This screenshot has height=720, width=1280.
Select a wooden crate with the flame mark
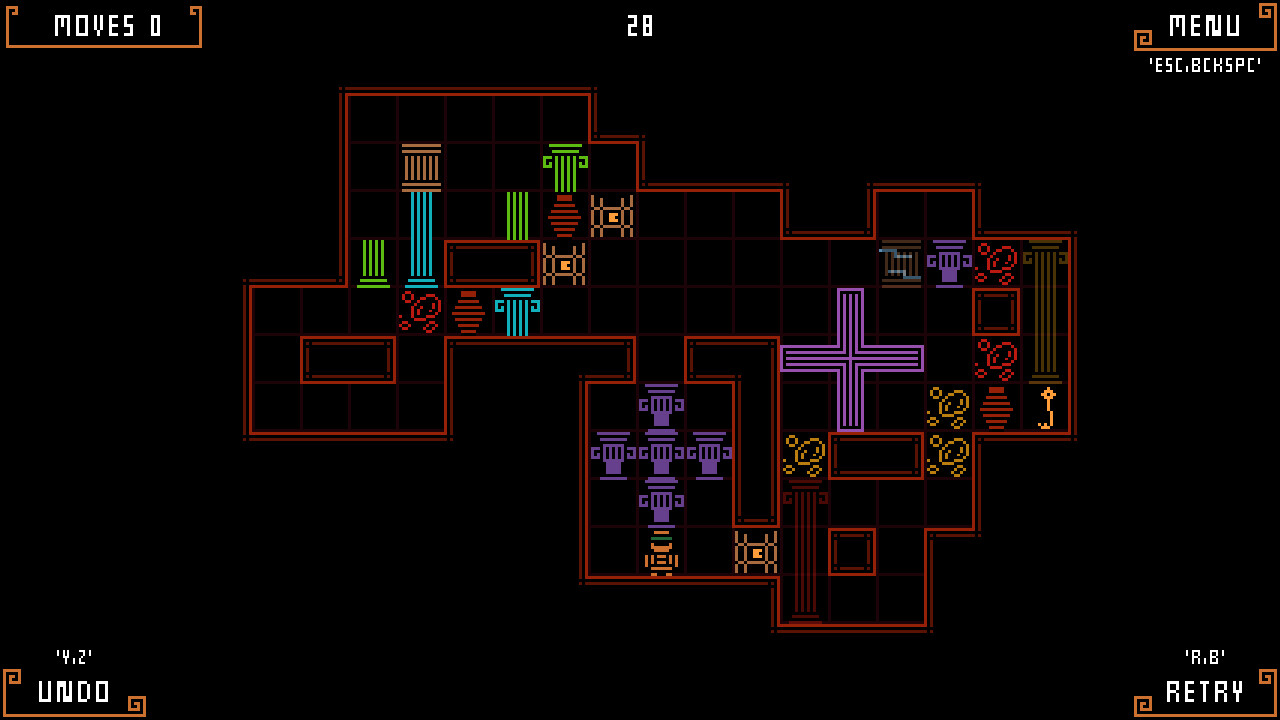613,215
